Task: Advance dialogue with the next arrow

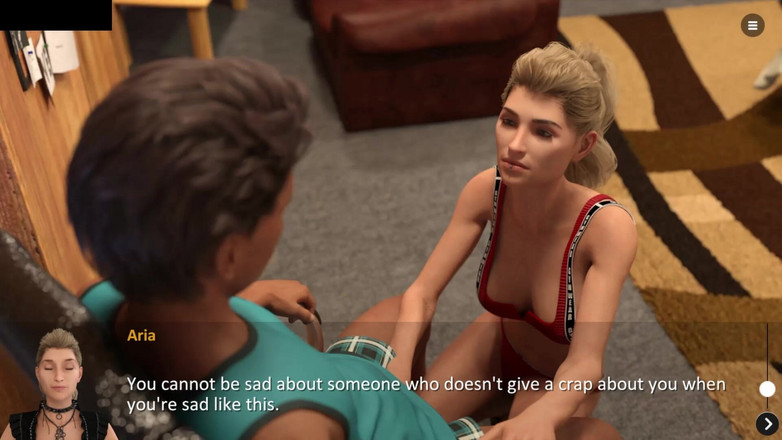Action: coord(767,425)
